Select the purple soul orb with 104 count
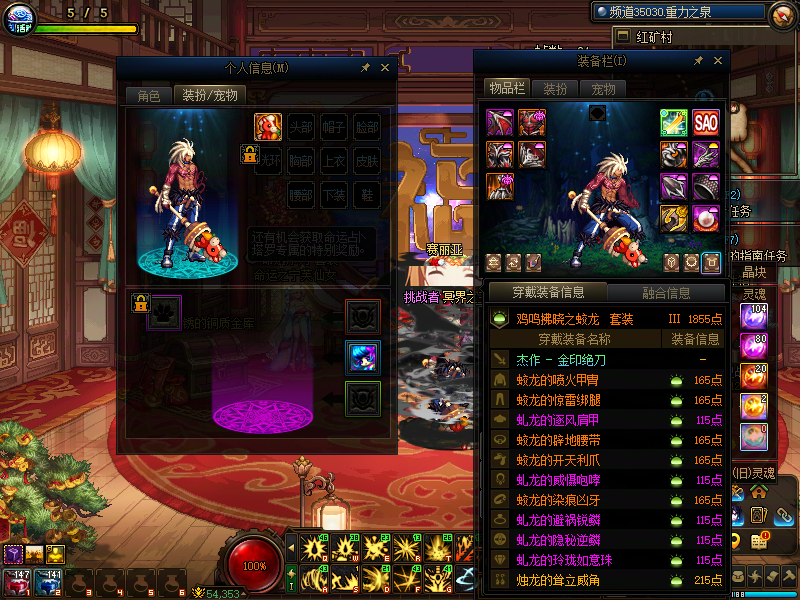Image resolution: width=800 pixels, height=600 pixels. point(754,317)
